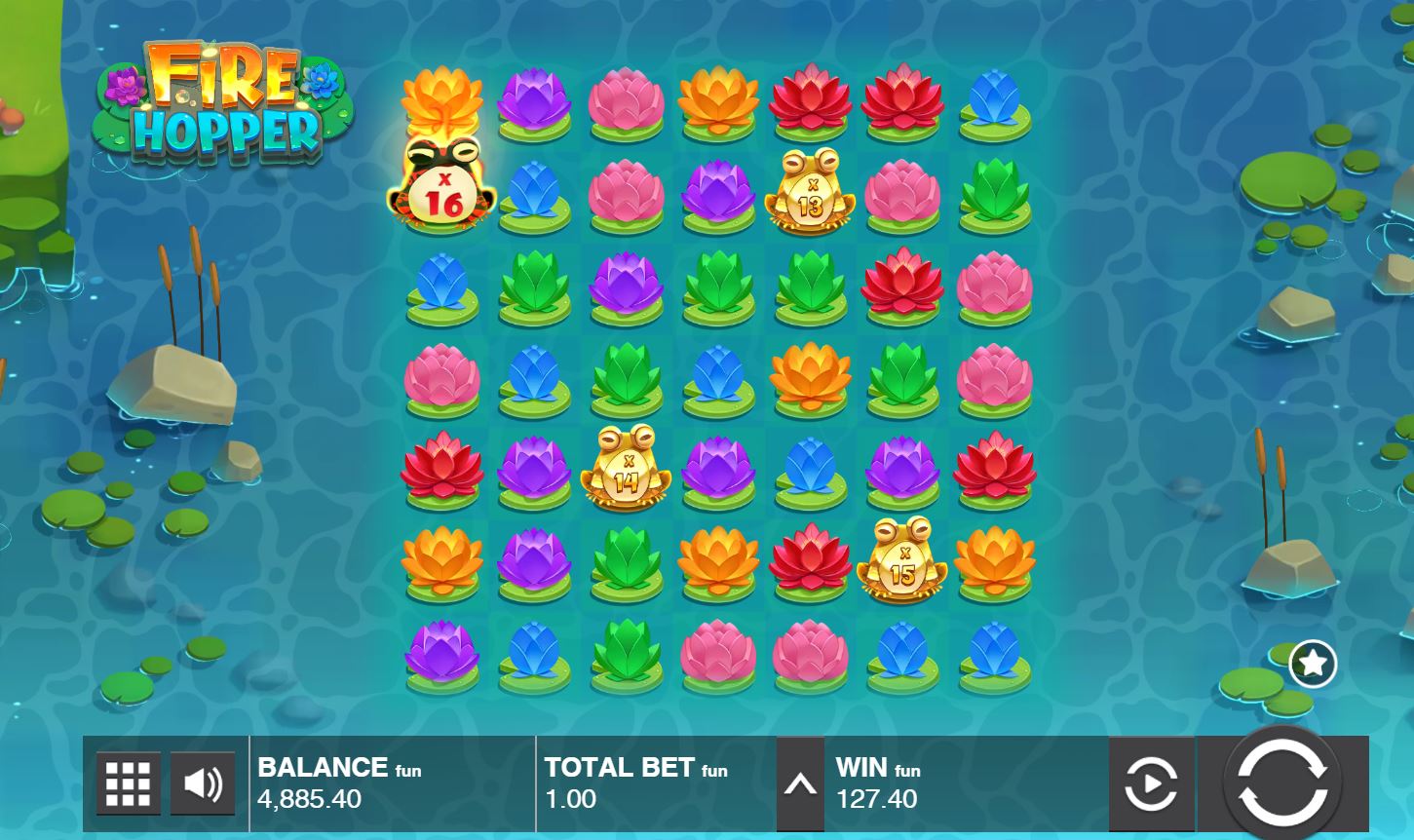Click the star feature button

click(x=1312, y=664)
